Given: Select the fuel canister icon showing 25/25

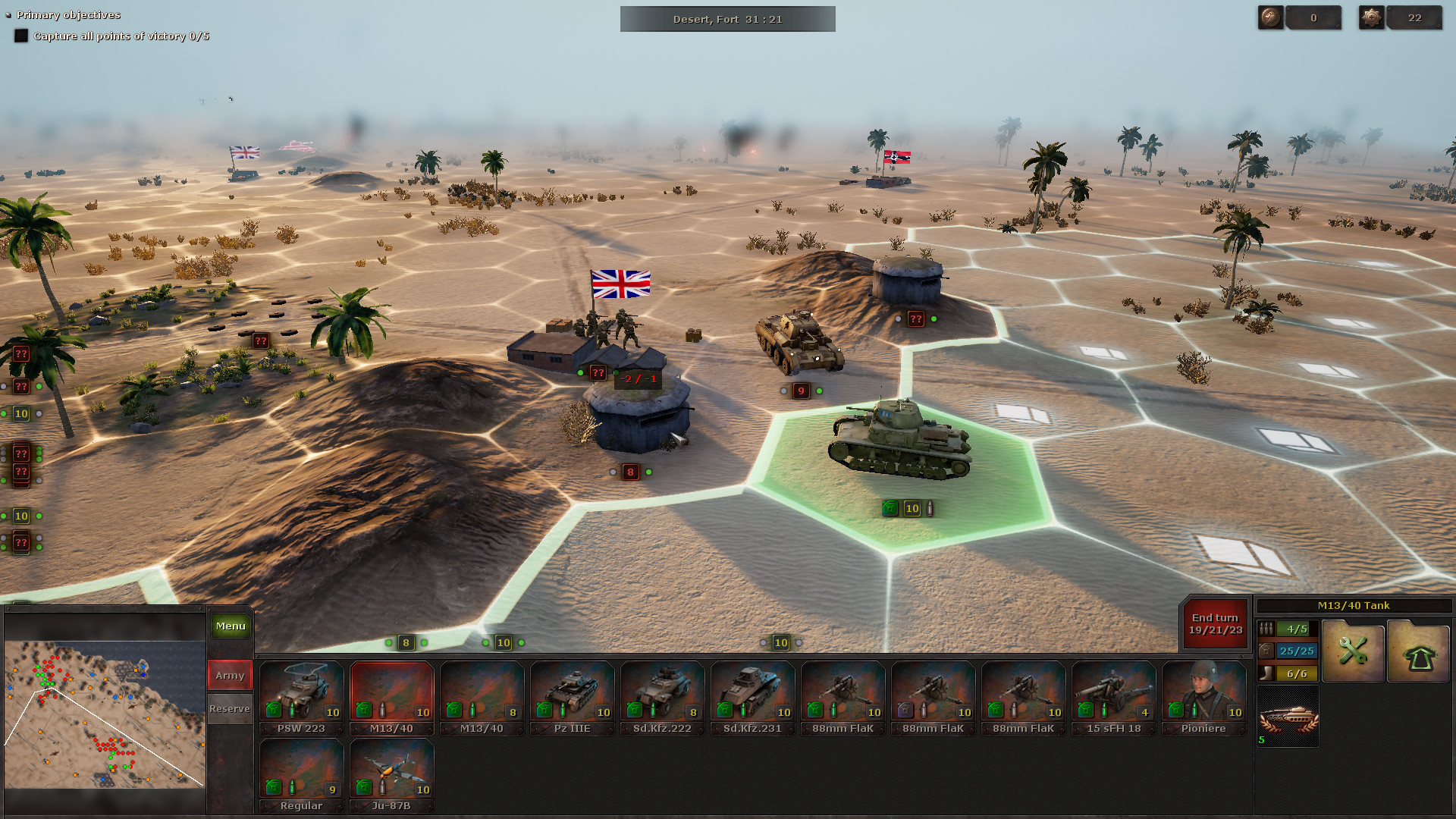Looking at the screenshot, I should click(1266, 651).
